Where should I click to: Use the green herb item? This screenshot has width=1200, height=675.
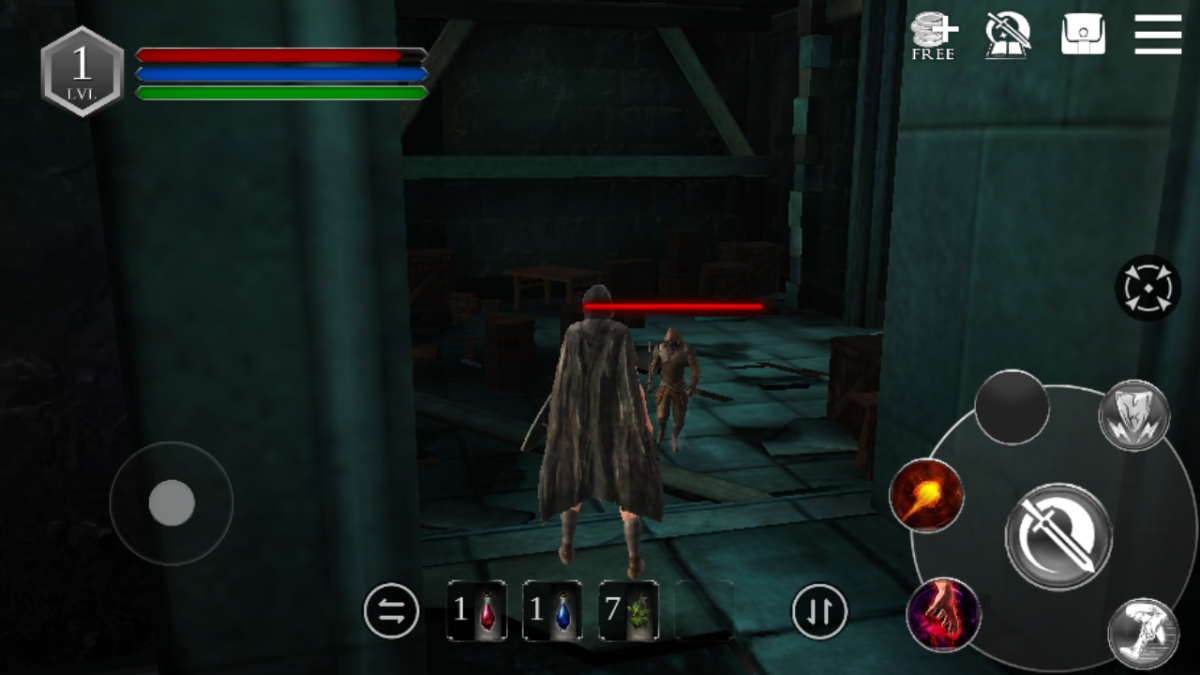pos(628,610)
